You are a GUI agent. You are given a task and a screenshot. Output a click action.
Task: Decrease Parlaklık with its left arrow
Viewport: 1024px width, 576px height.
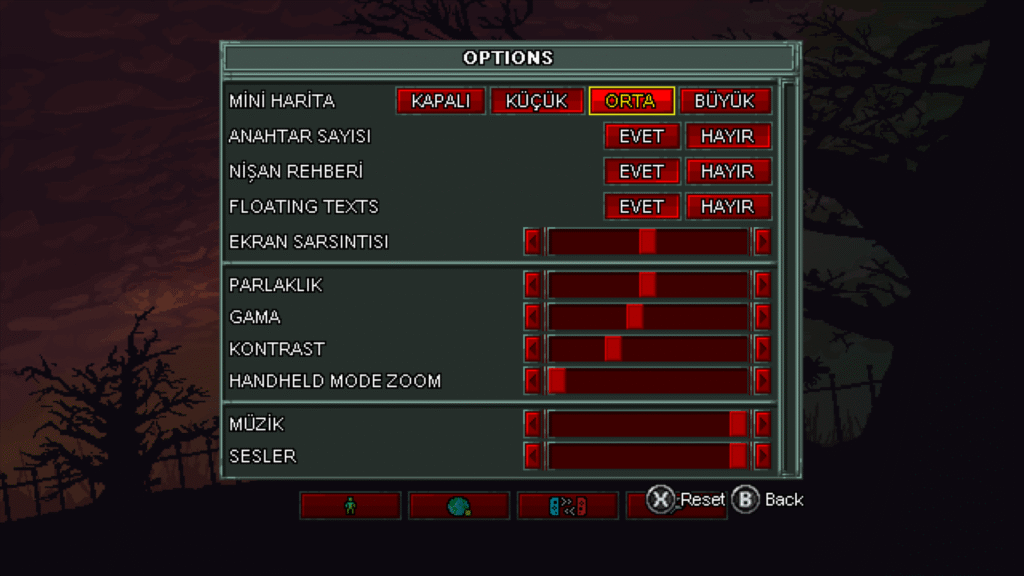tap(533, 285)
